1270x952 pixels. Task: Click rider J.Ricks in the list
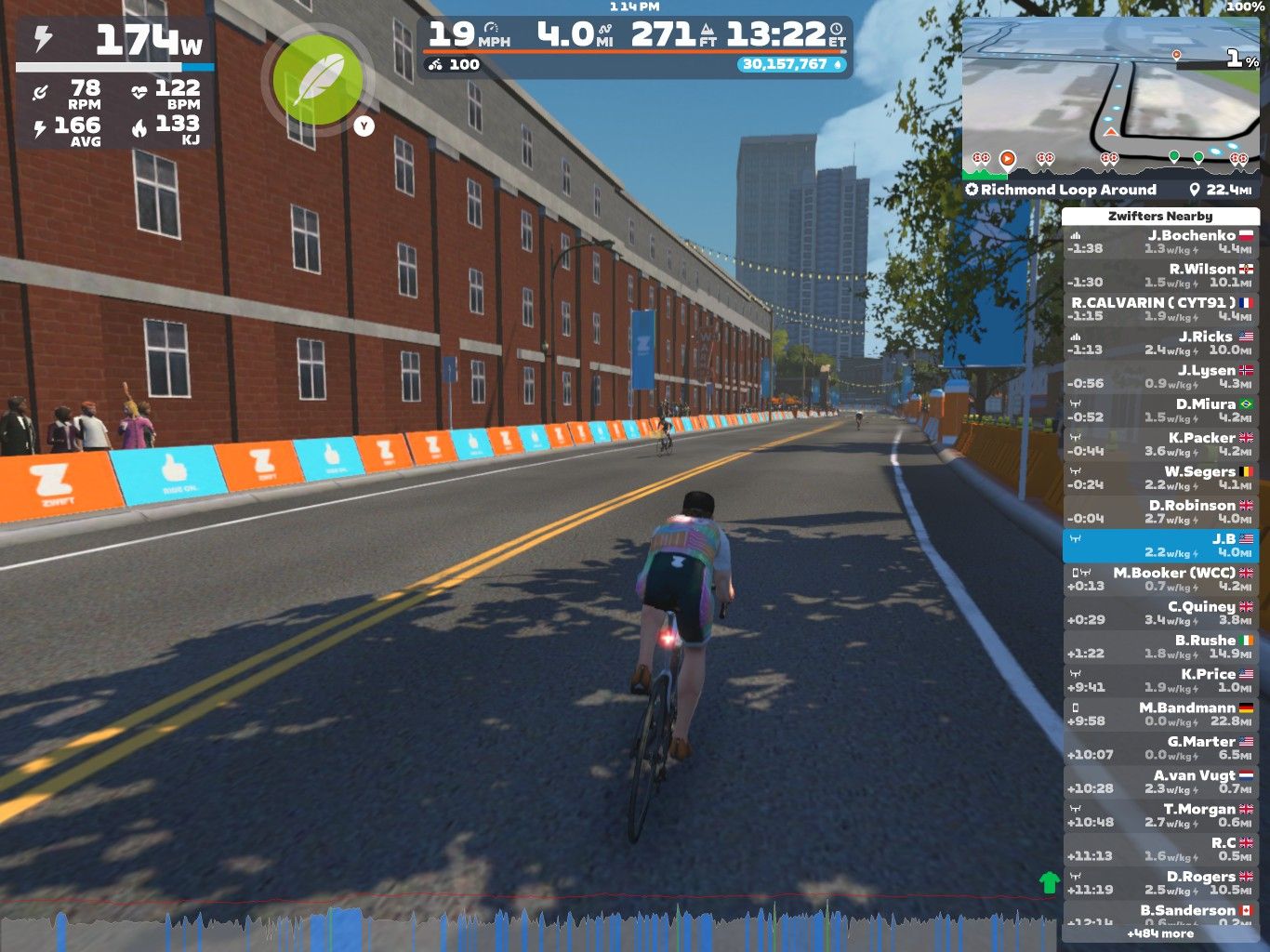[x=1160, y=343]
